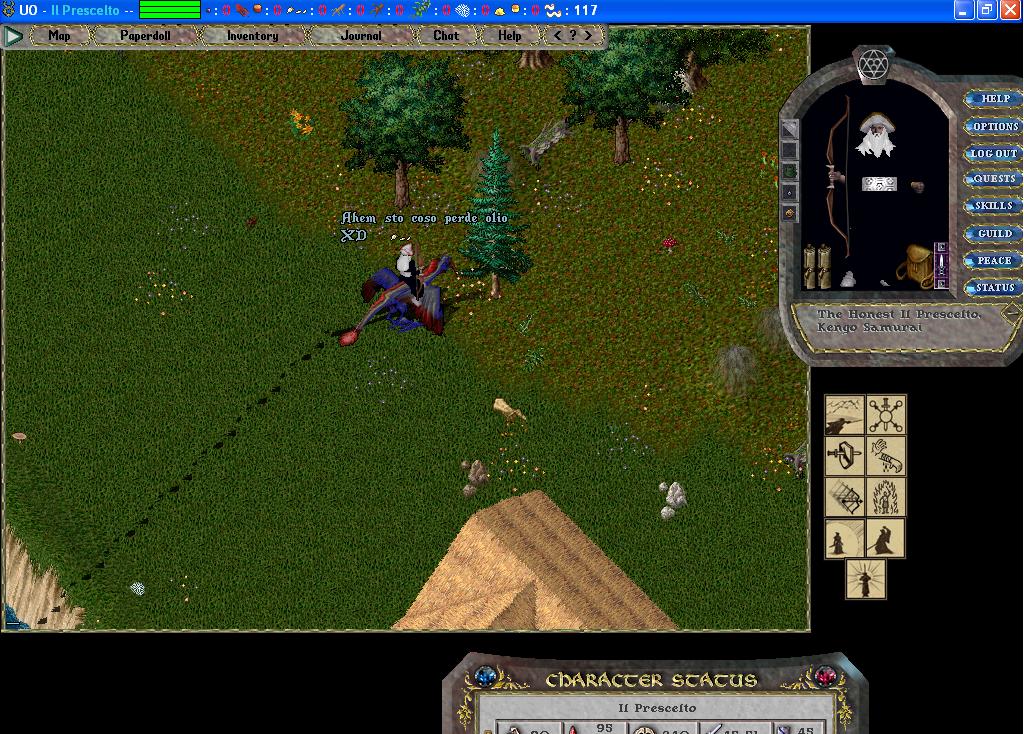The width and height of the screenshot is (1024, 734).
Task: Open the Paperdoll from the top bar
Action: pyautogui.click(x=145, y=36)
